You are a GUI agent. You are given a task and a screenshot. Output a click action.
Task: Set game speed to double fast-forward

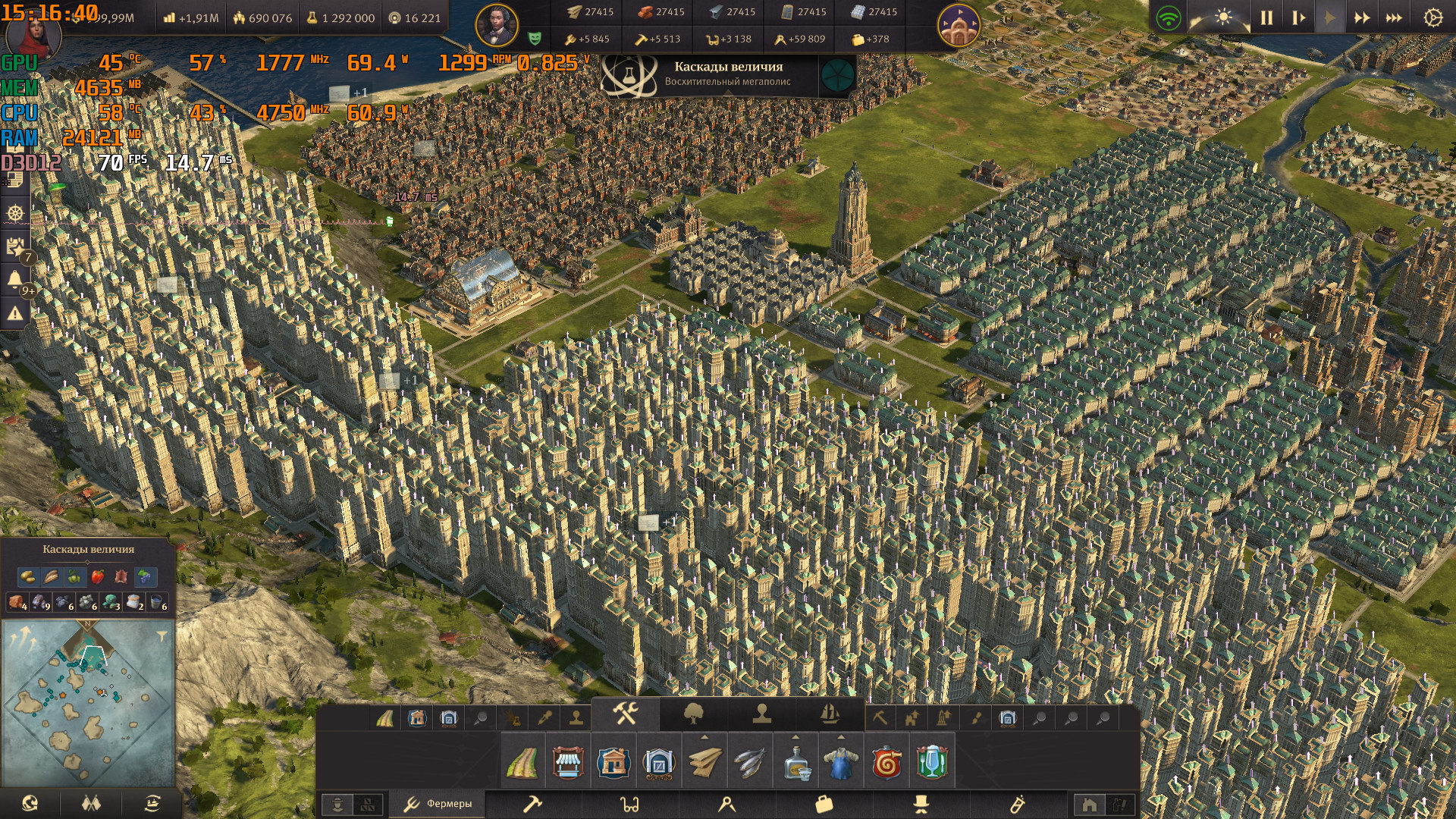pos(1362,17)
